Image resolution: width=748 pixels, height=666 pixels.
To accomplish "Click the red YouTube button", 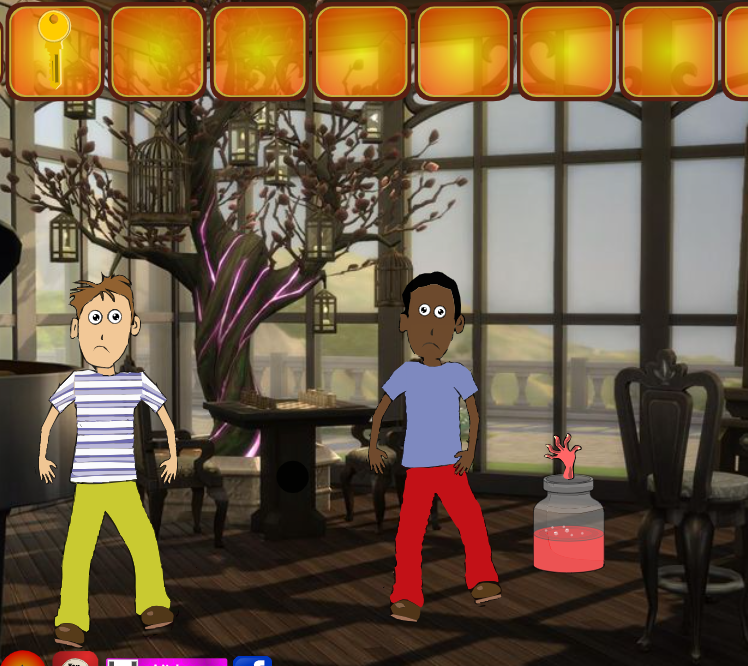I will click(75, 660).
